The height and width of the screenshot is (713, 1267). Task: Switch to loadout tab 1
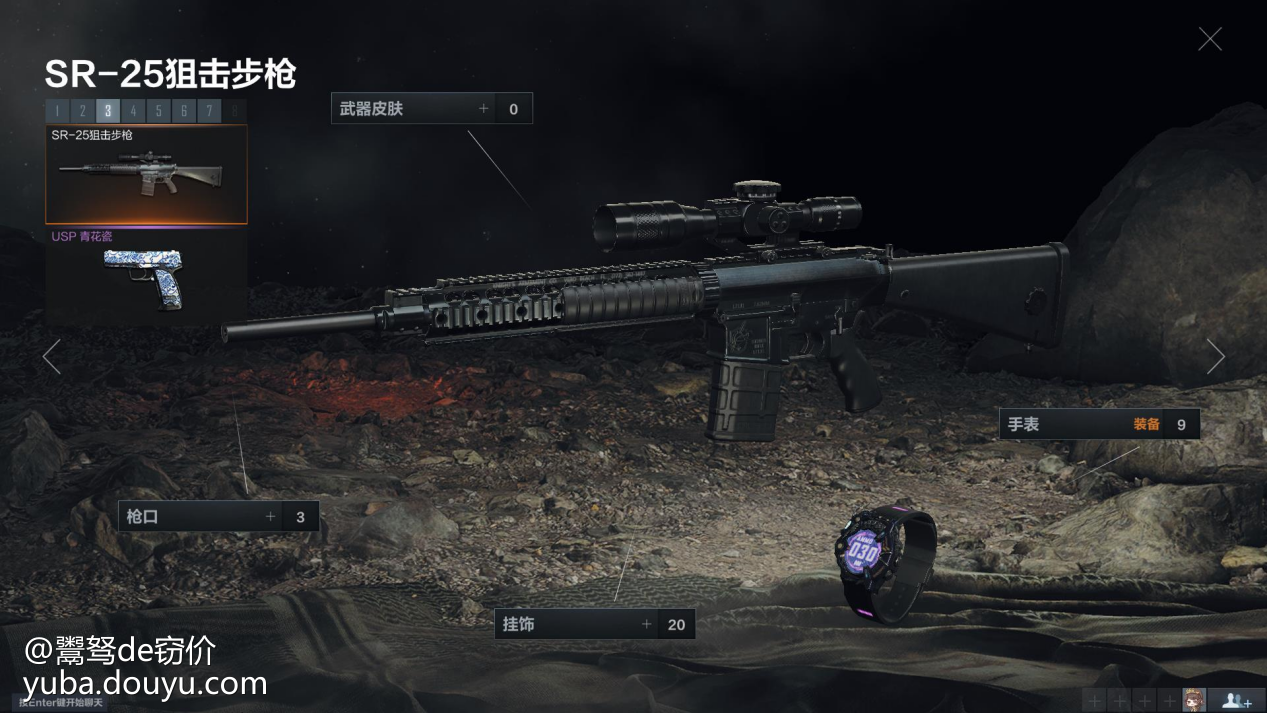click(x=57, y=111)
